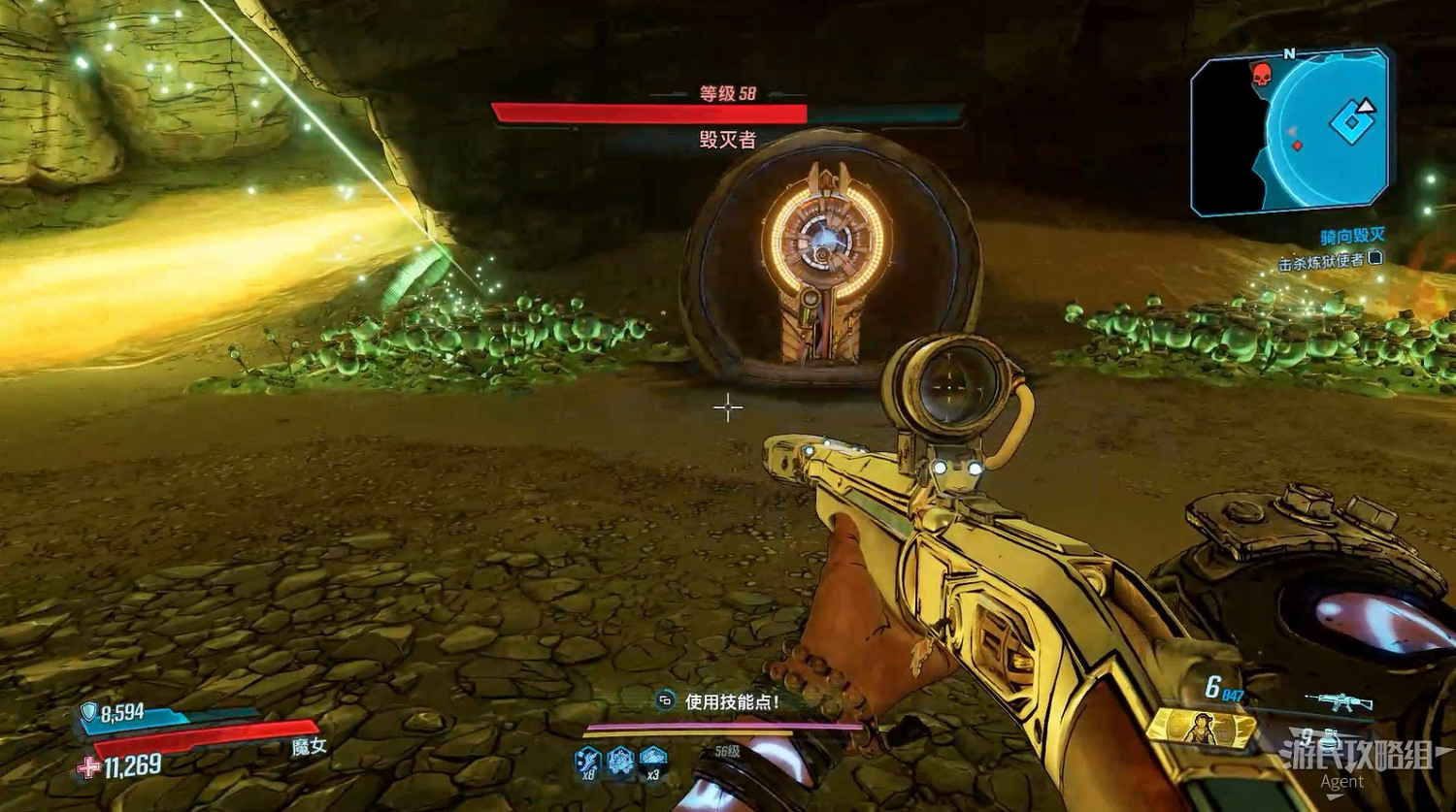Toggle the objective checkbox next to 击杀炼狱使者
The width and height of the screenshot is (1456, 812).
pyautogui.click(x=1376, y=260)
